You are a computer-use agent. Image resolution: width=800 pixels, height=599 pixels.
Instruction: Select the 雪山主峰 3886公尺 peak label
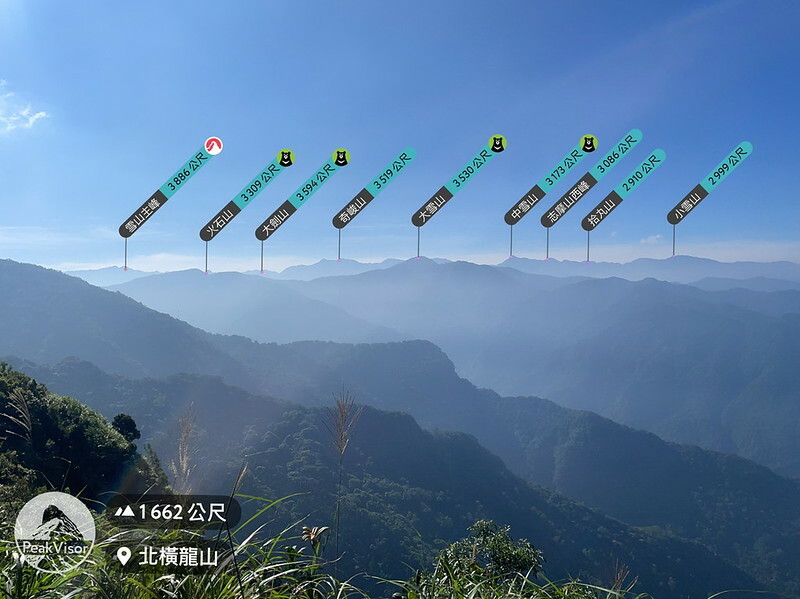pyautogui.click(x=165, y=191)
